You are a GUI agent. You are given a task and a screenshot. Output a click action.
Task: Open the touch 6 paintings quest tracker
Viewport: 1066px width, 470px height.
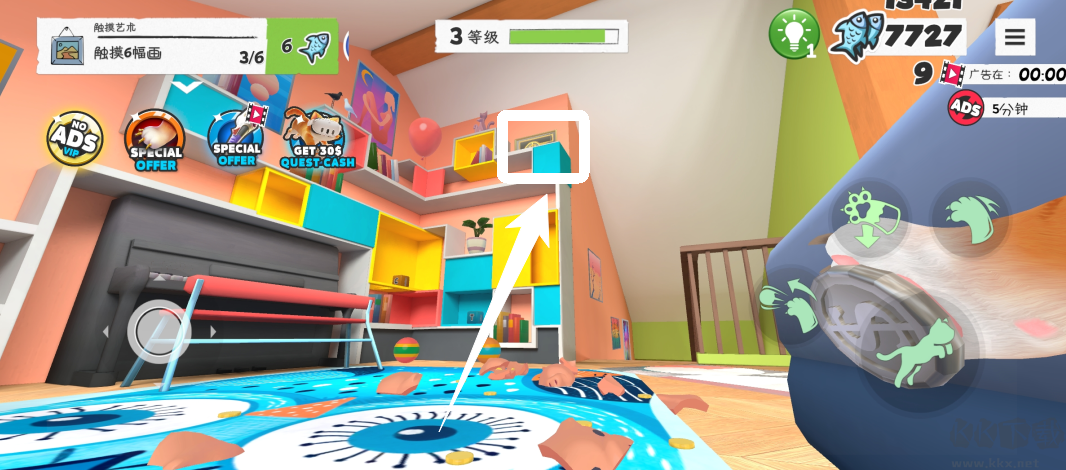point(152,45)
